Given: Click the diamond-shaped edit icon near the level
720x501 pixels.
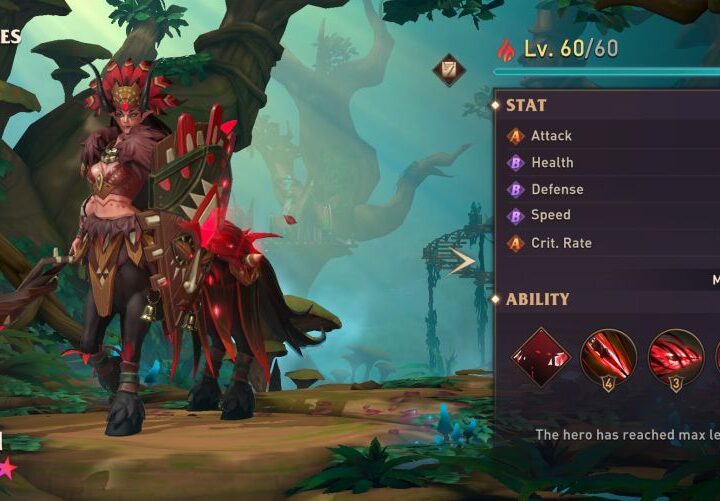Looking at the screenshot, I should pos(449,69).
